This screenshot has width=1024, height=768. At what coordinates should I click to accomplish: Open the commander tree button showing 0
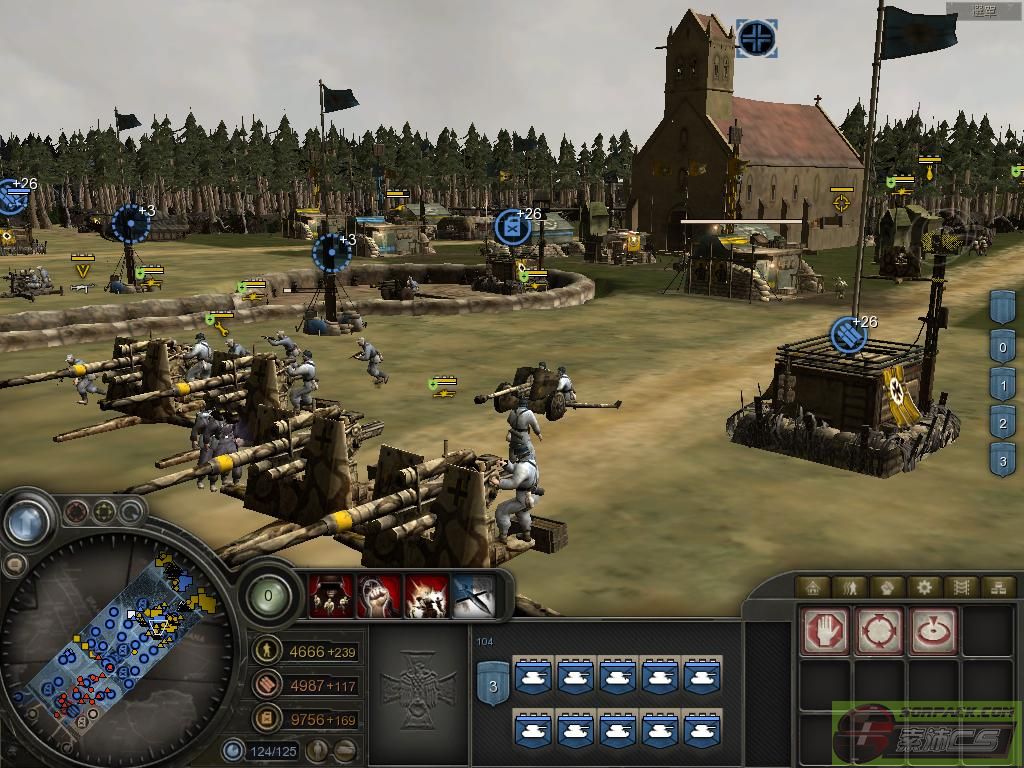[x=268, y=595]
